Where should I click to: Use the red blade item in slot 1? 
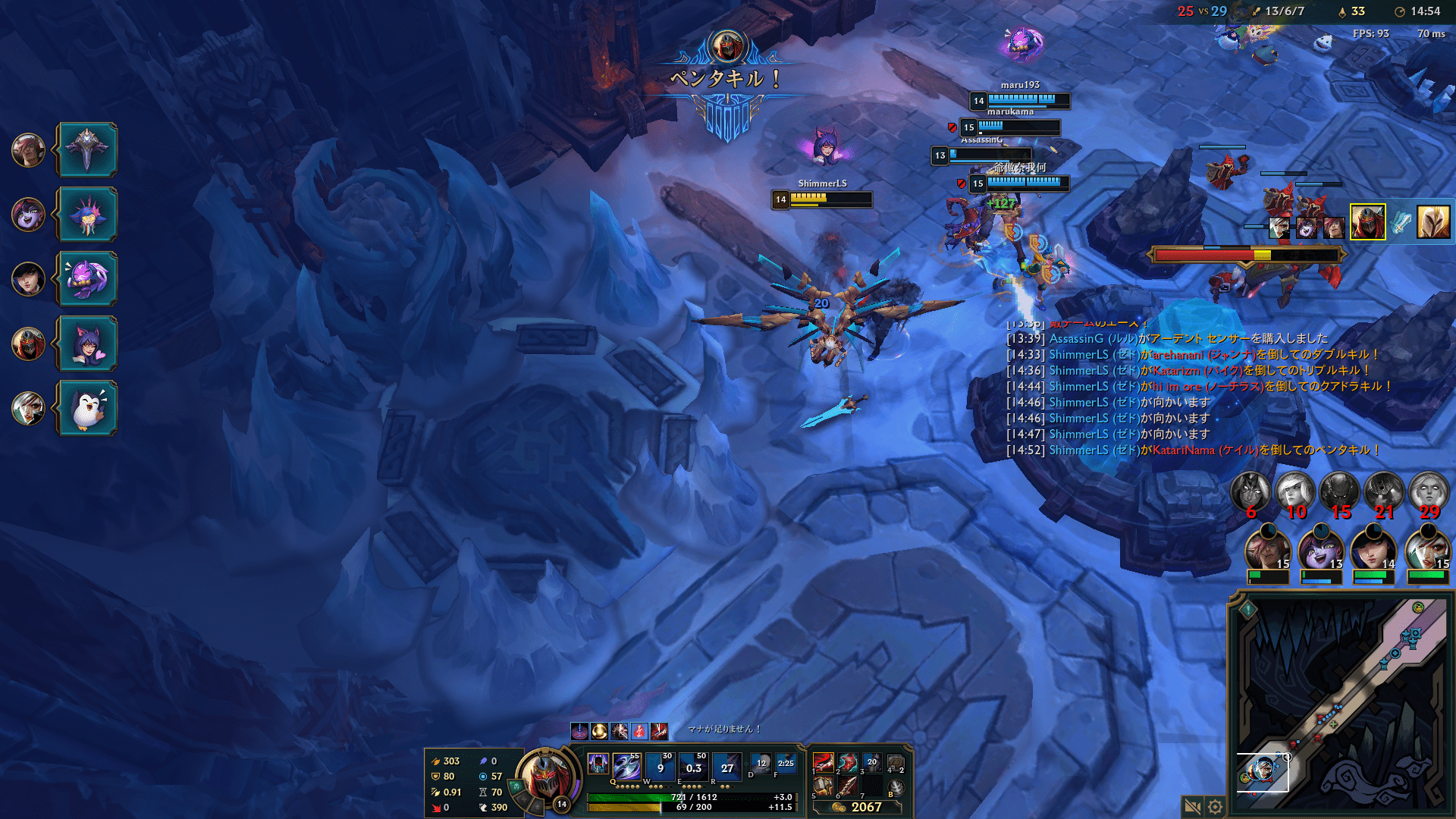click(x=823, y=762)
